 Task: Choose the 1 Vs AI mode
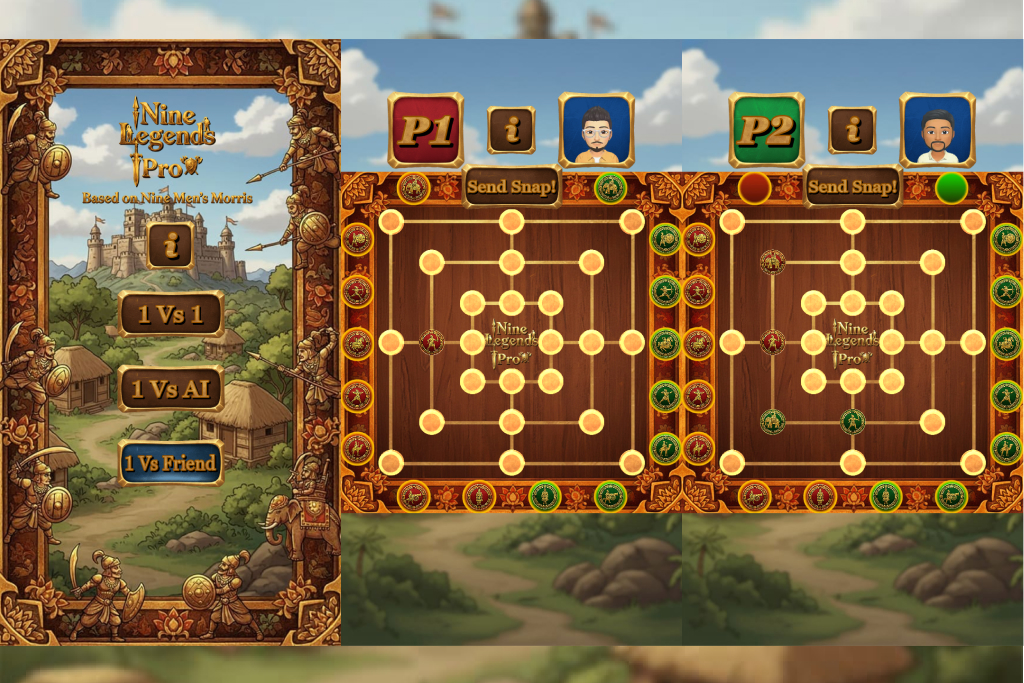[171, 389]
